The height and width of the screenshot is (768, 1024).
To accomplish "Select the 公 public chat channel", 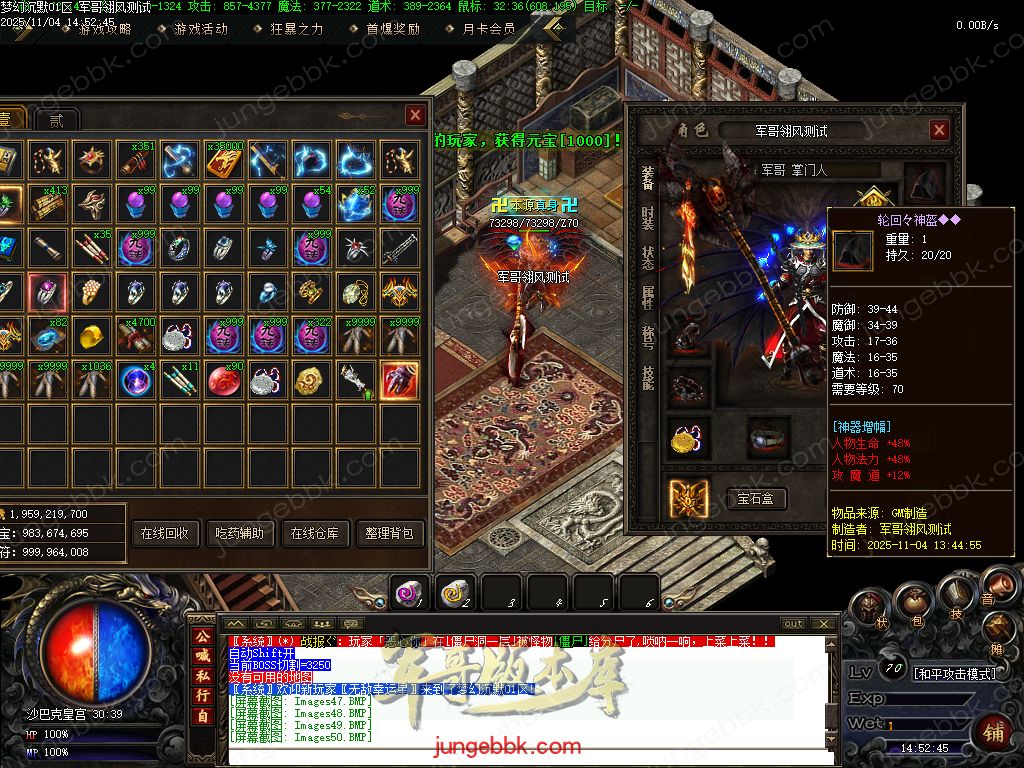I will (201, 637).
